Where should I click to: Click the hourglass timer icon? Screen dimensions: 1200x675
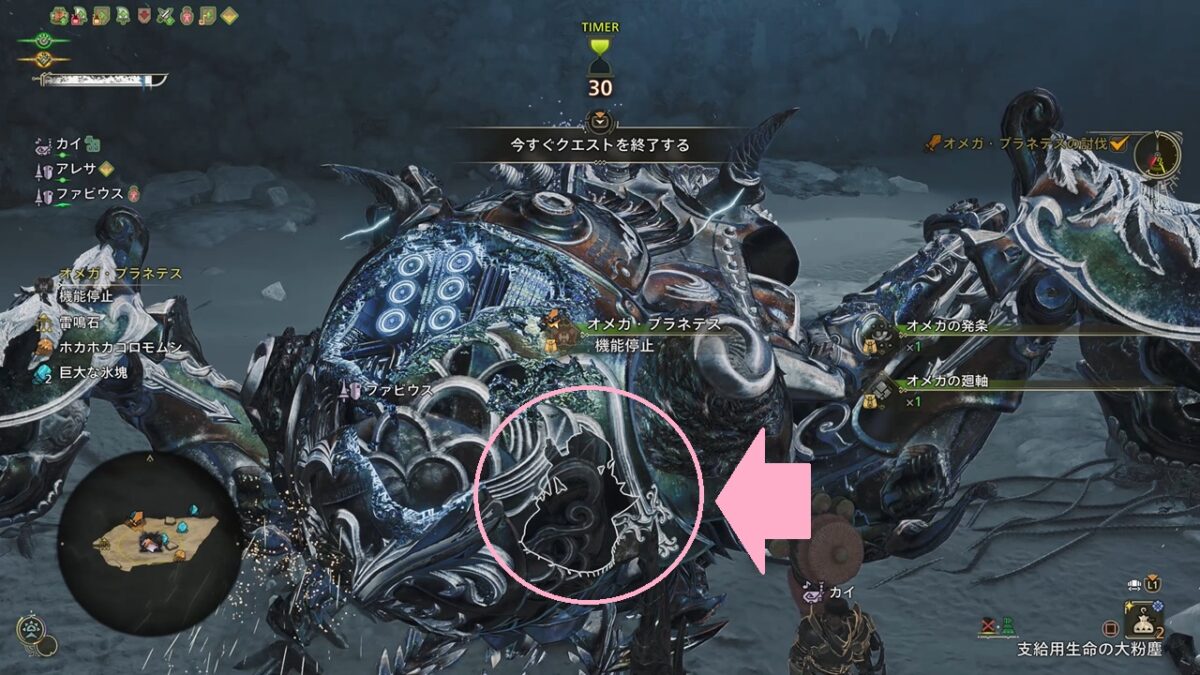(600, 55)
